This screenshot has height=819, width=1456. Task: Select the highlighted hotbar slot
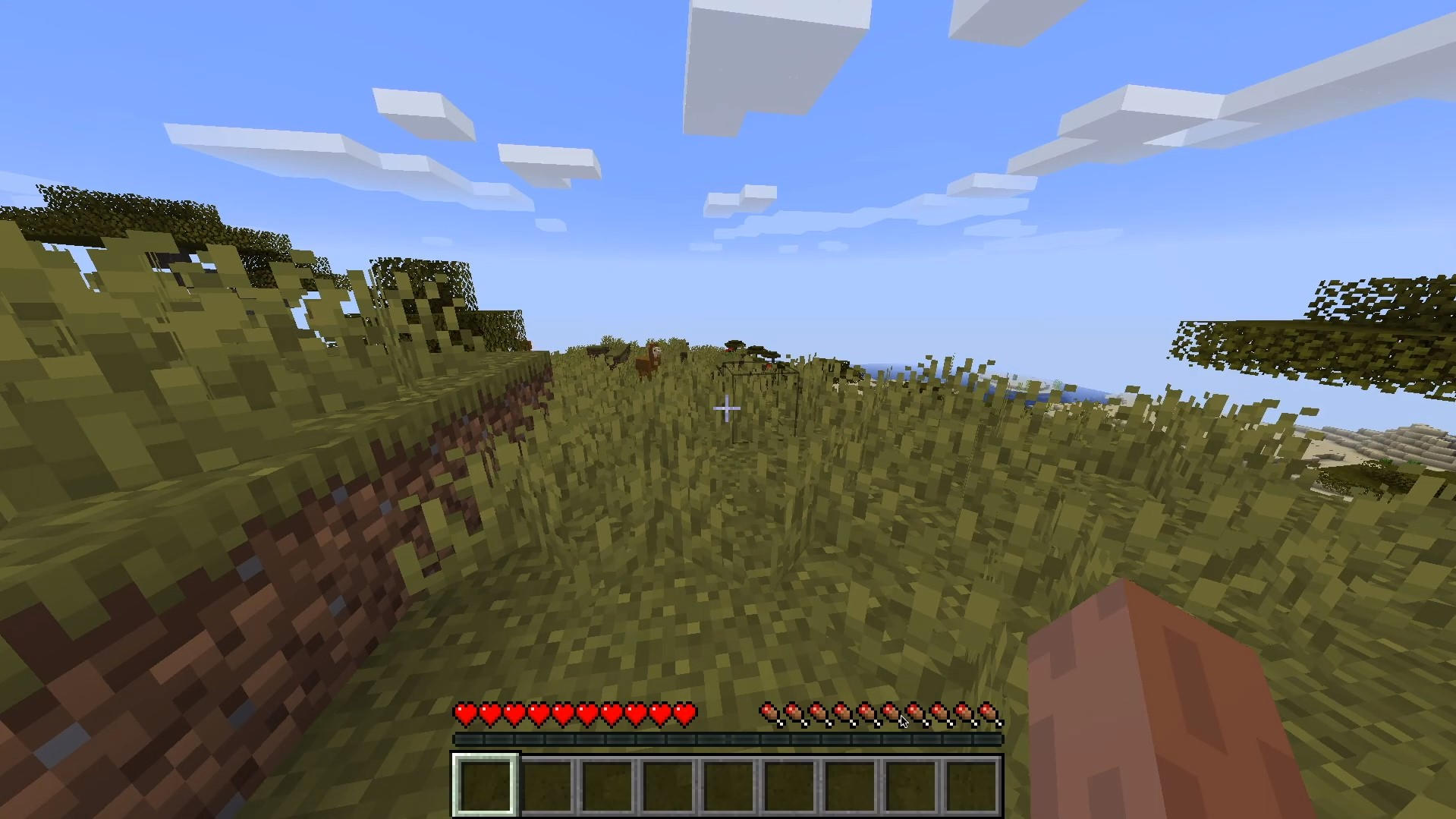[486, 784]
